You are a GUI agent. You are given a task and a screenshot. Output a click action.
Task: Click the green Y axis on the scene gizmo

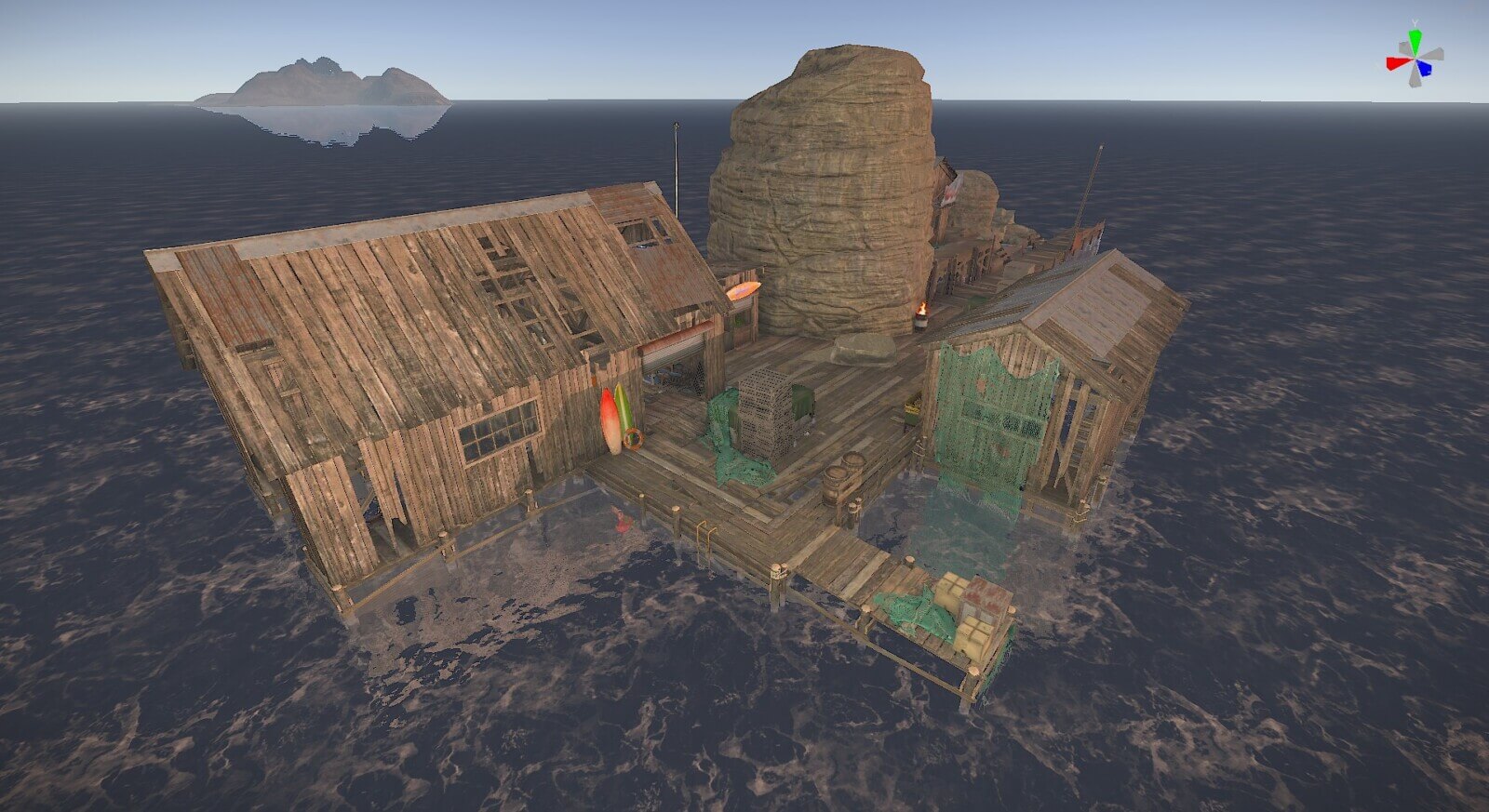1415,40
